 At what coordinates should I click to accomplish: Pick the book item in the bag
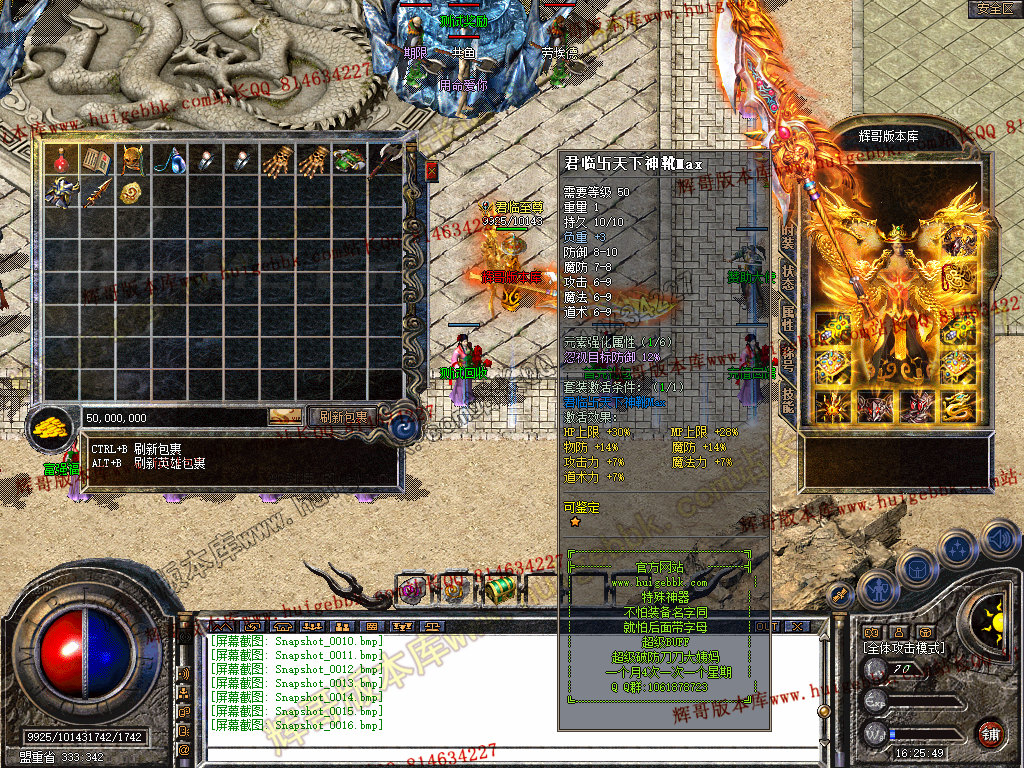(96, 160)
